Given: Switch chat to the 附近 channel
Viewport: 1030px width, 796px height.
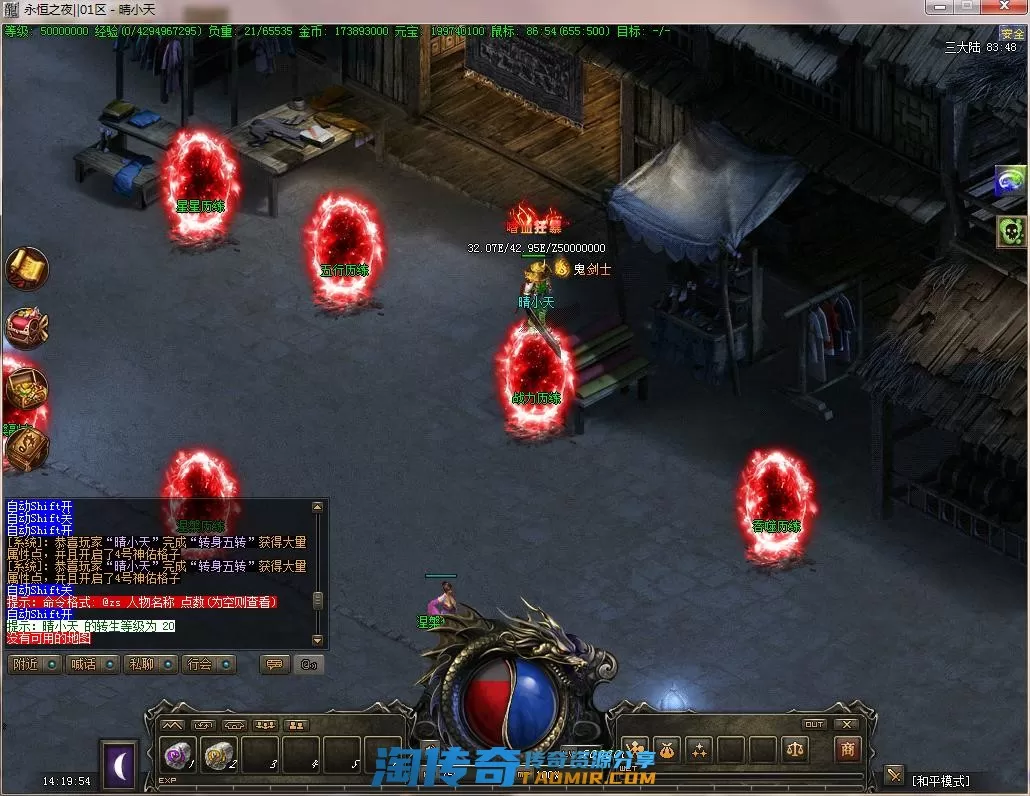Looking at the screenshot, I should (34, 664).
